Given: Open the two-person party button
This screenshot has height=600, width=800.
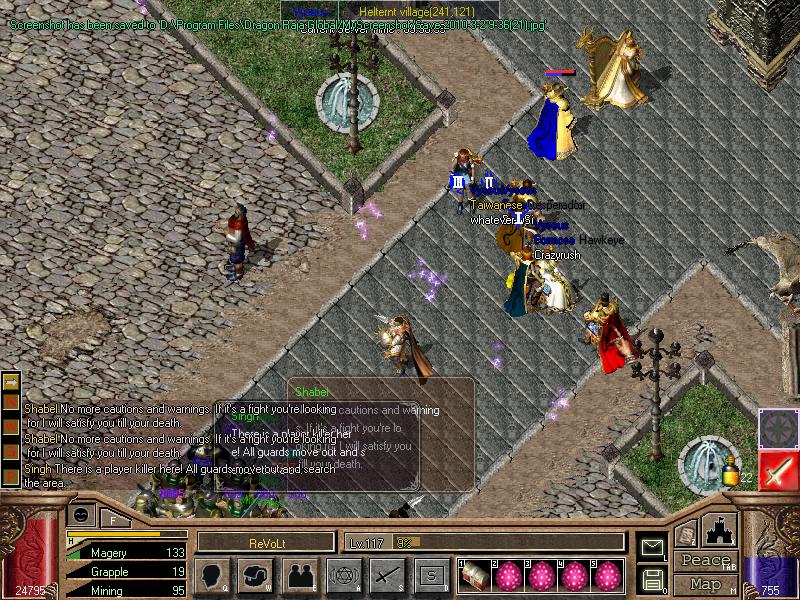Looking at the screenshot, I should tap(300, 575).
